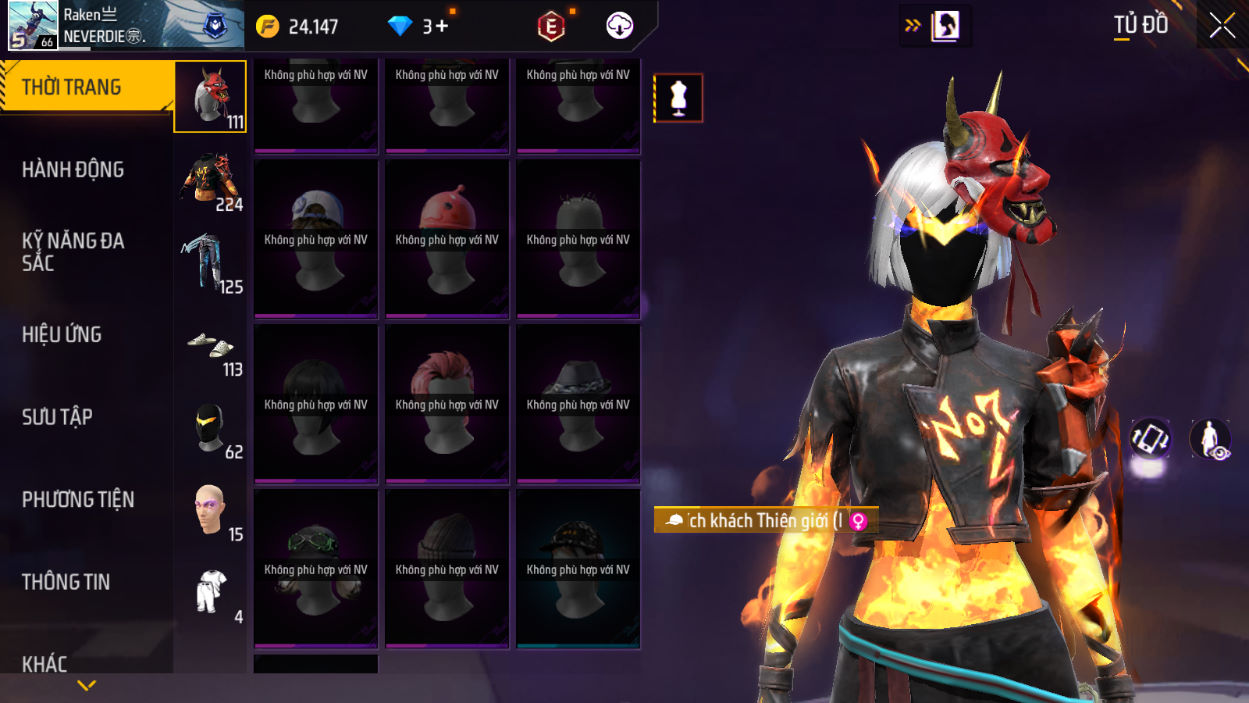The height and width of the screenshot is (703, 1249).
Task: Pick the bald head face category
Action: tap(210, 510)
